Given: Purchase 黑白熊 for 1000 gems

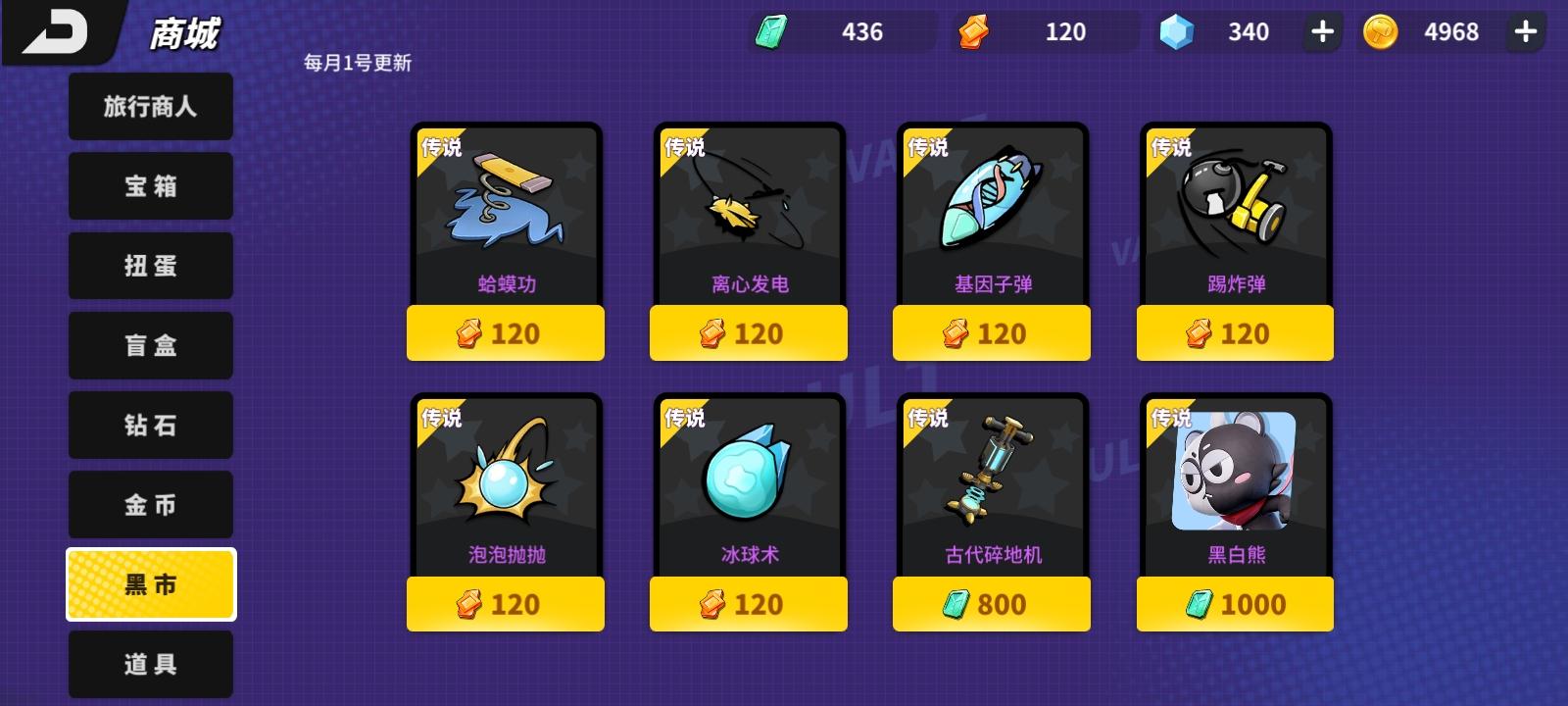Looking at the screenshot, I should [x=1235, y=603].
